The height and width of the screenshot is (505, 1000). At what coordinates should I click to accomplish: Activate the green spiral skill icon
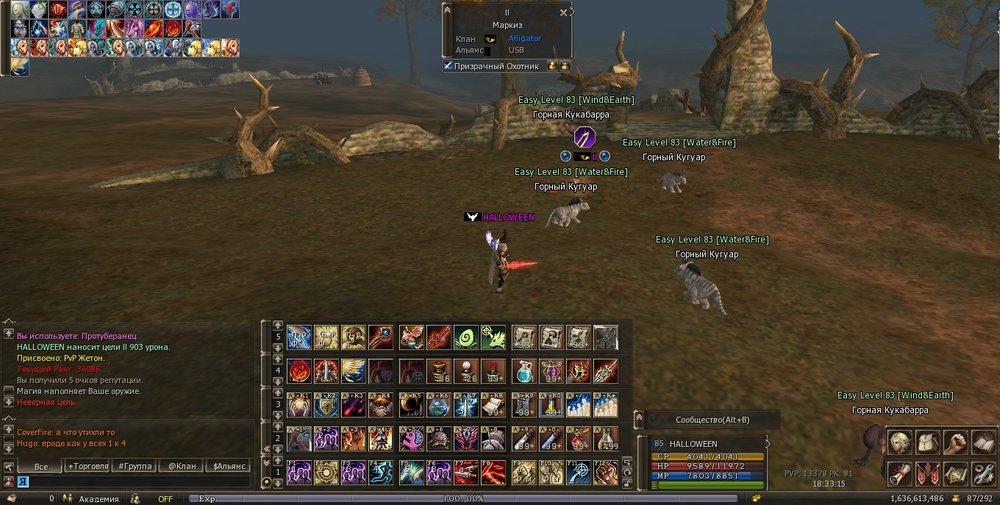click(x=465, y=338)
